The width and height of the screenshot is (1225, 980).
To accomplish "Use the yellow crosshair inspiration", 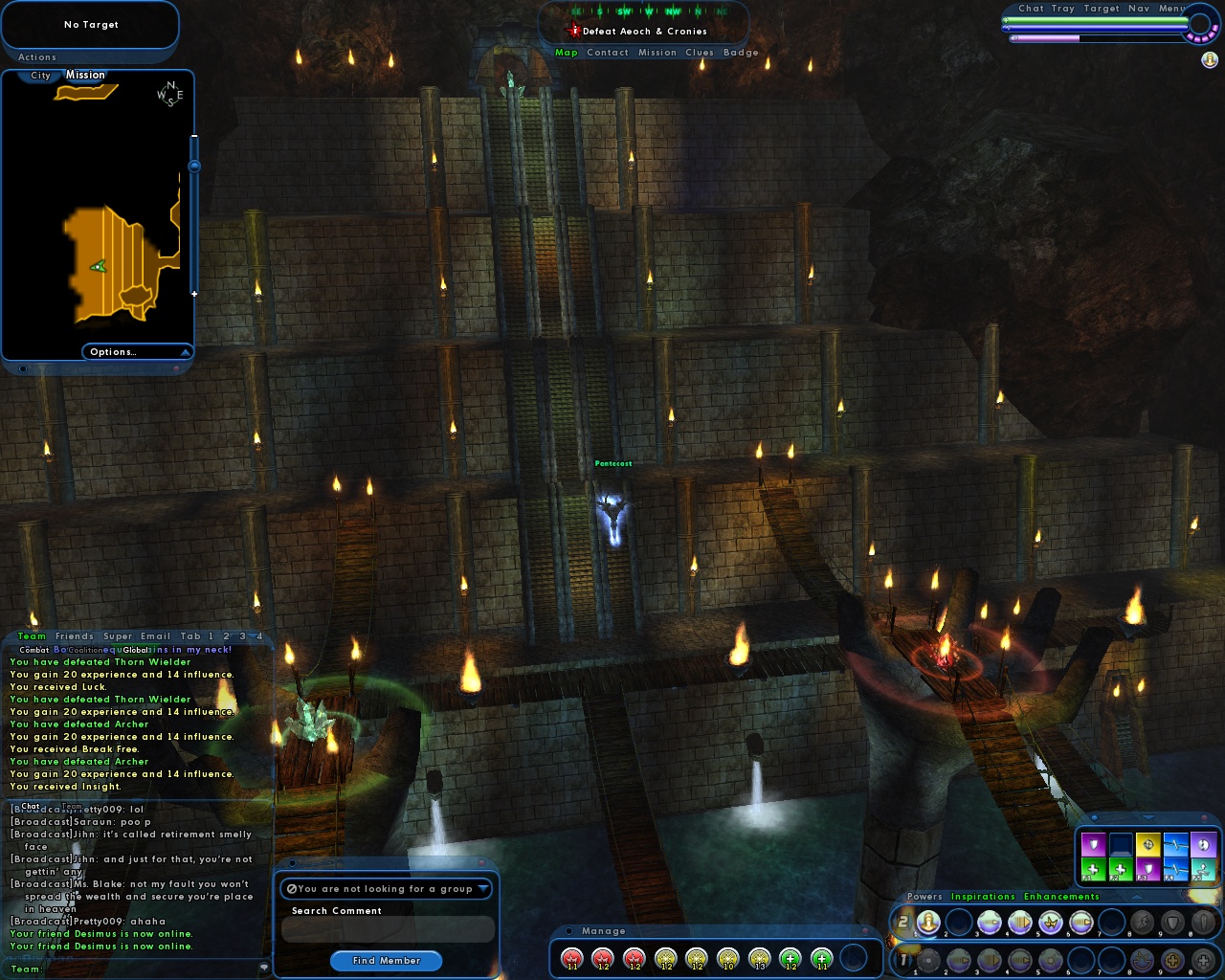I will tap(1147, 845).
